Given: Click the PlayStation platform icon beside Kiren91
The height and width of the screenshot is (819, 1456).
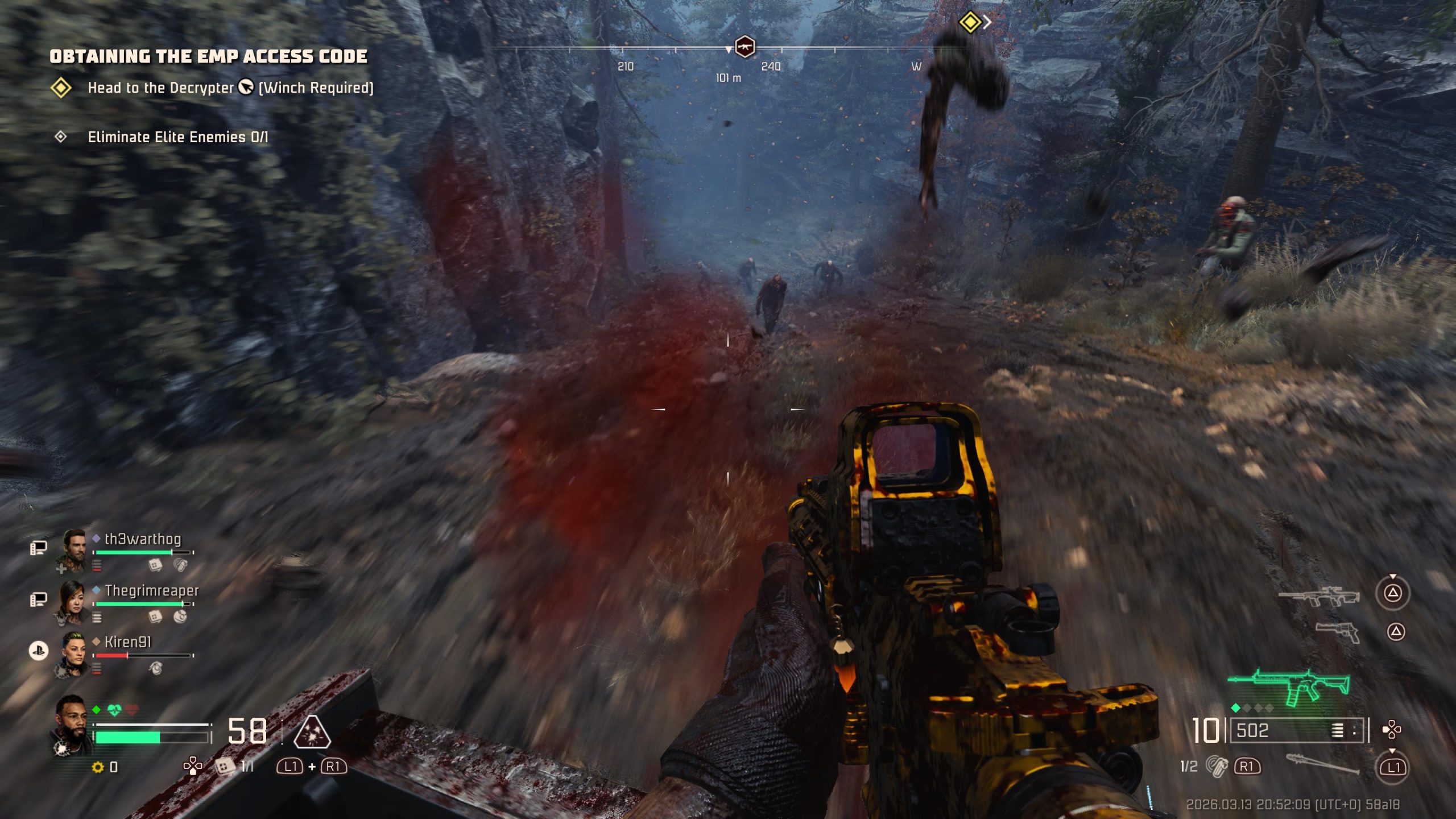Looking at the screenshot, I should [x=39, y=651].
